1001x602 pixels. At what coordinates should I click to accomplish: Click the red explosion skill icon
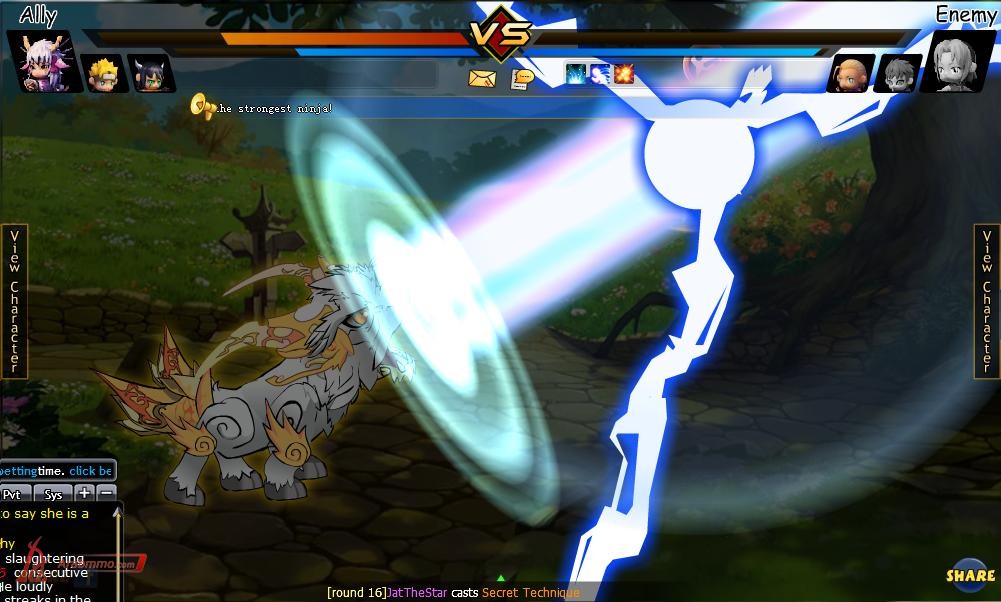624,73
